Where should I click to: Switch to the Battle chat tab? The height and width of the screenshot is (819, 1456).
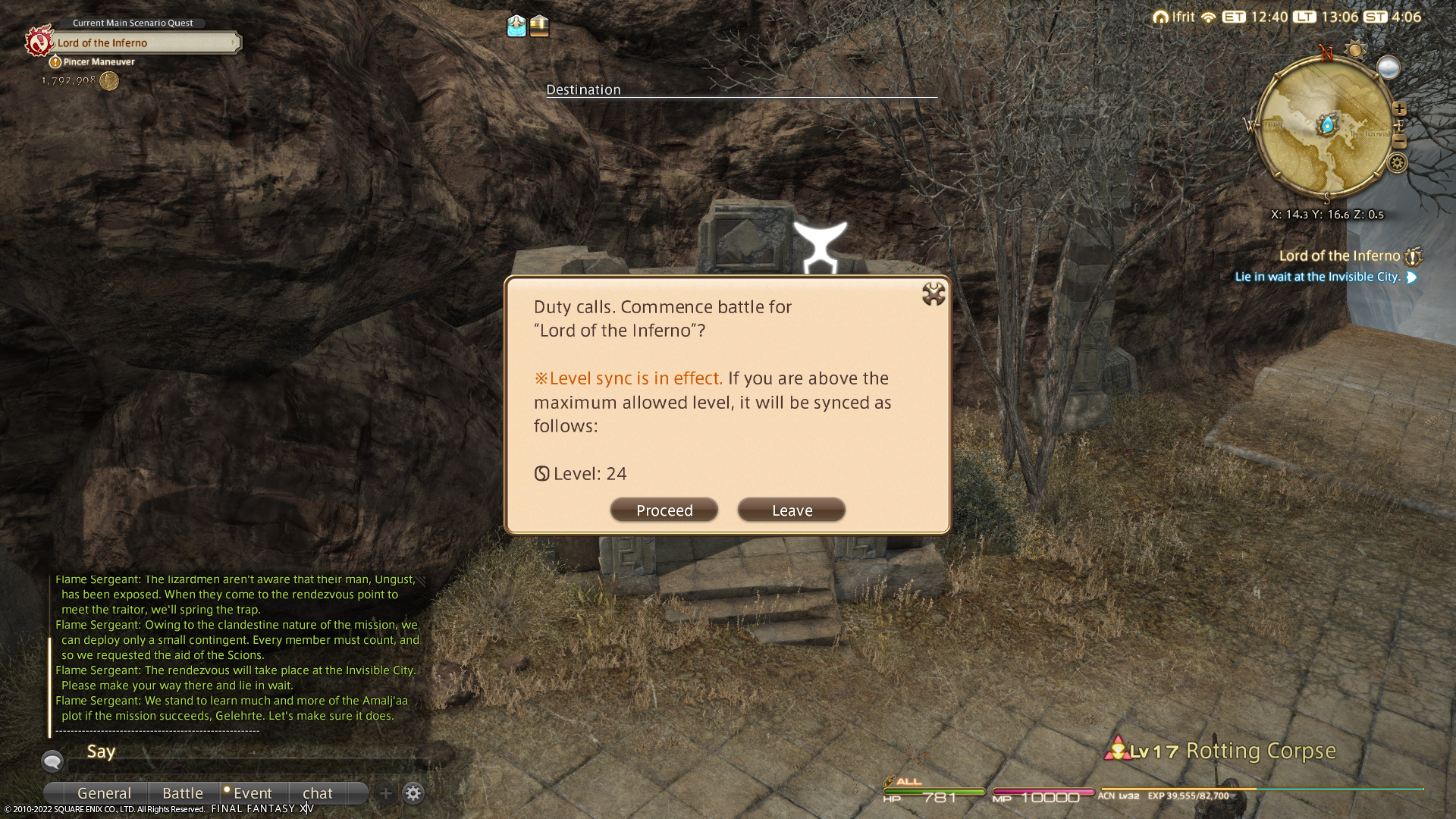pyautogui.click(x=183, y=793)
